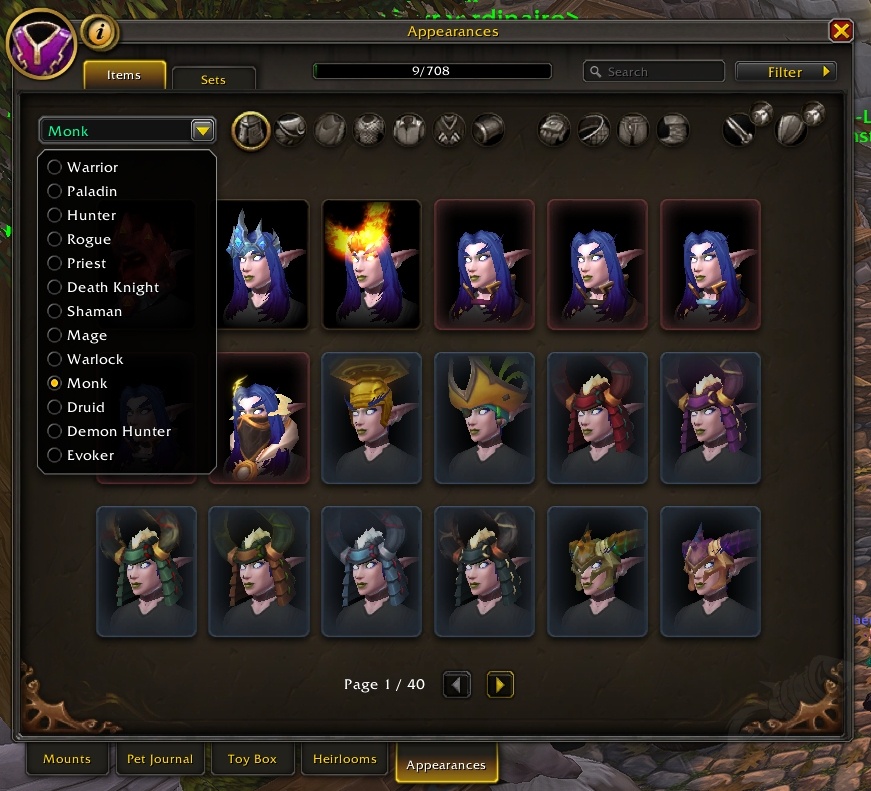Click the appearance Search box
Screen dimensions: 871x791
(654, 72)
